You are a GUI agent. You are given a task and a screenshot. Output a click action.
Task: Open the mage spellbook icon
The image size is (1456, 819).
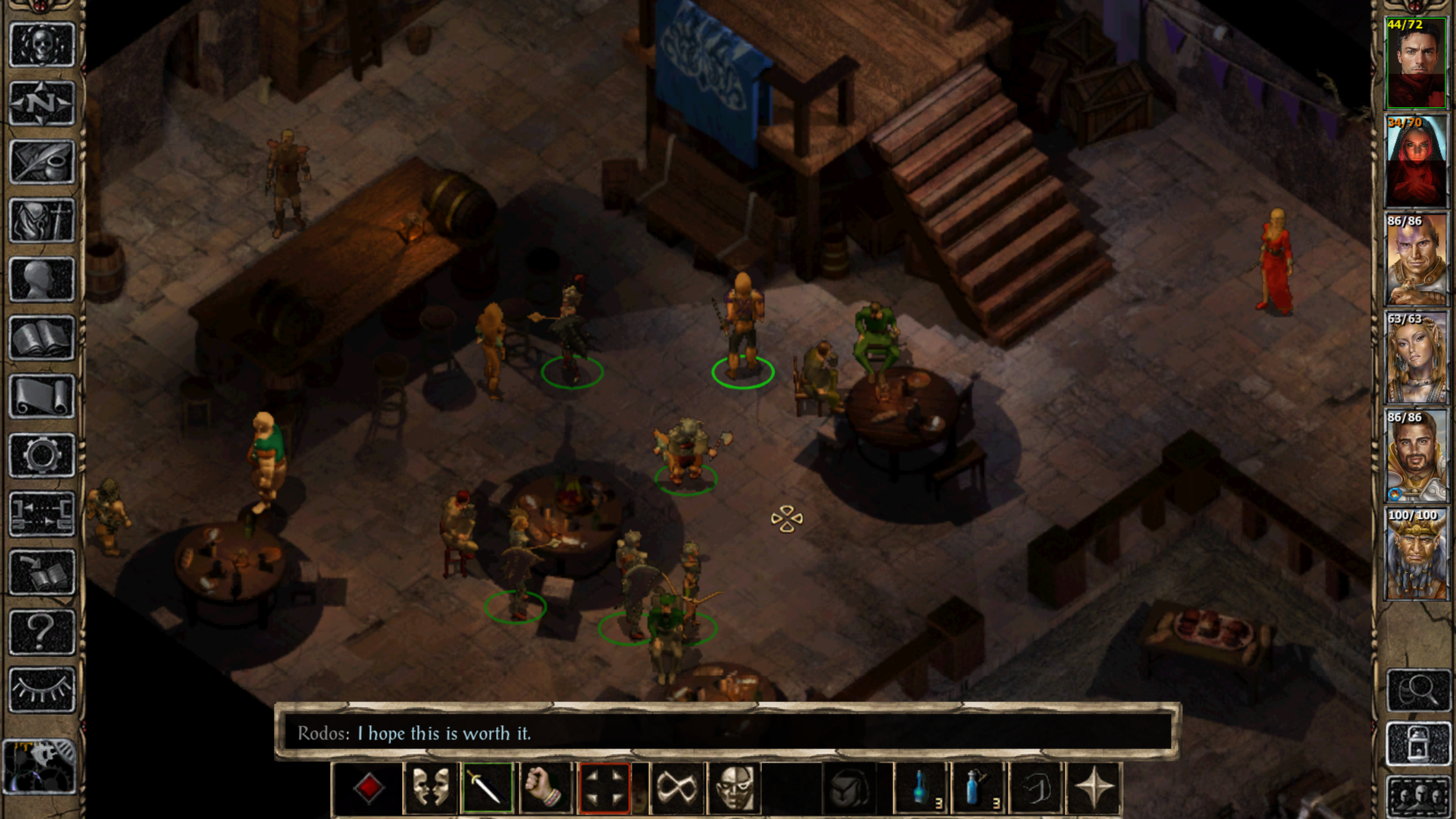click(x=42, y=336)
